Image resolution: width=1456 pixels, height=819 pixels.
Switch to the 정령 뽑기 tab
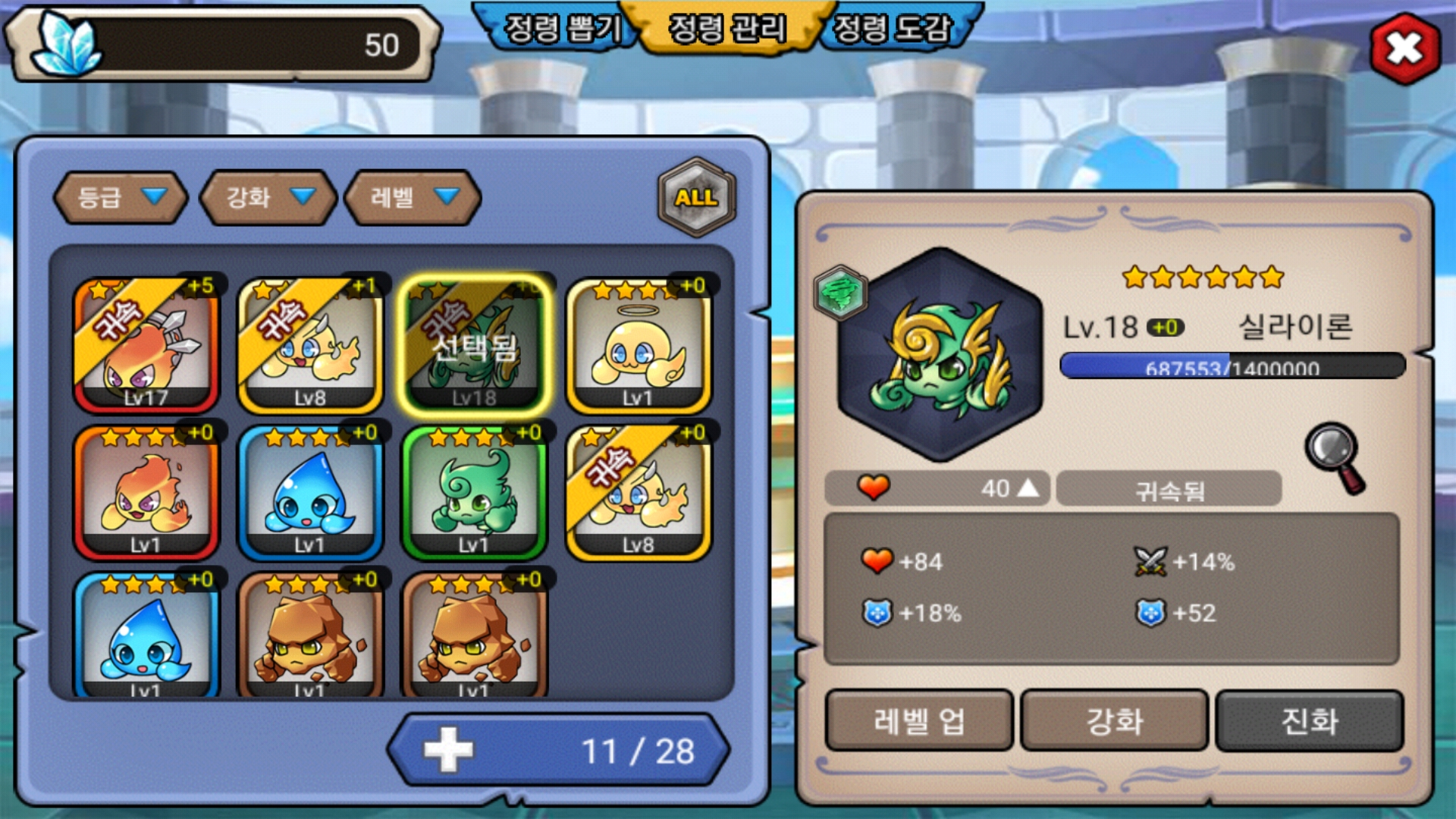click(x=561, y=29)
